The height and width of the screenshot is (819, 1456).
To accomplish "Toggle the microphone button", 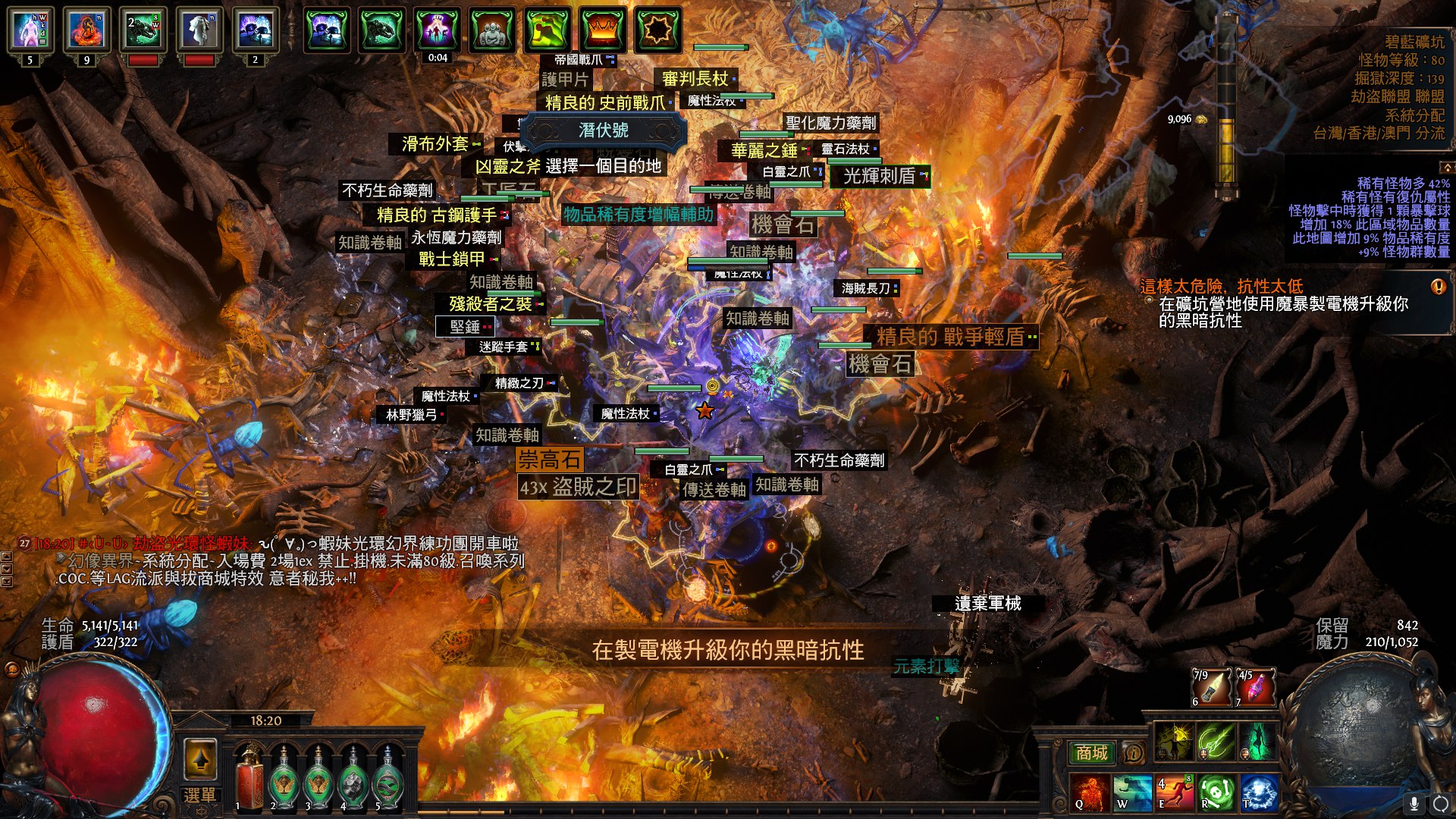I will click(x=1414, y=803).
